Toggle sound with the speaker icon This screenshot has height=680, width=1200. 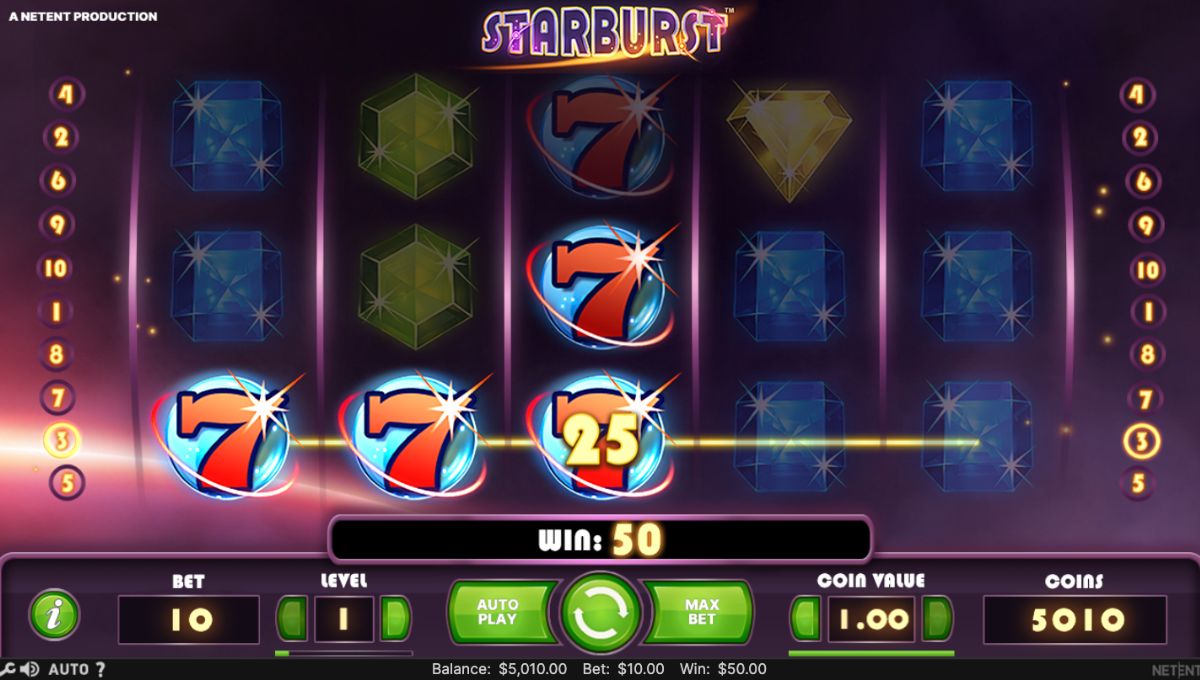(x=29, y=669)
